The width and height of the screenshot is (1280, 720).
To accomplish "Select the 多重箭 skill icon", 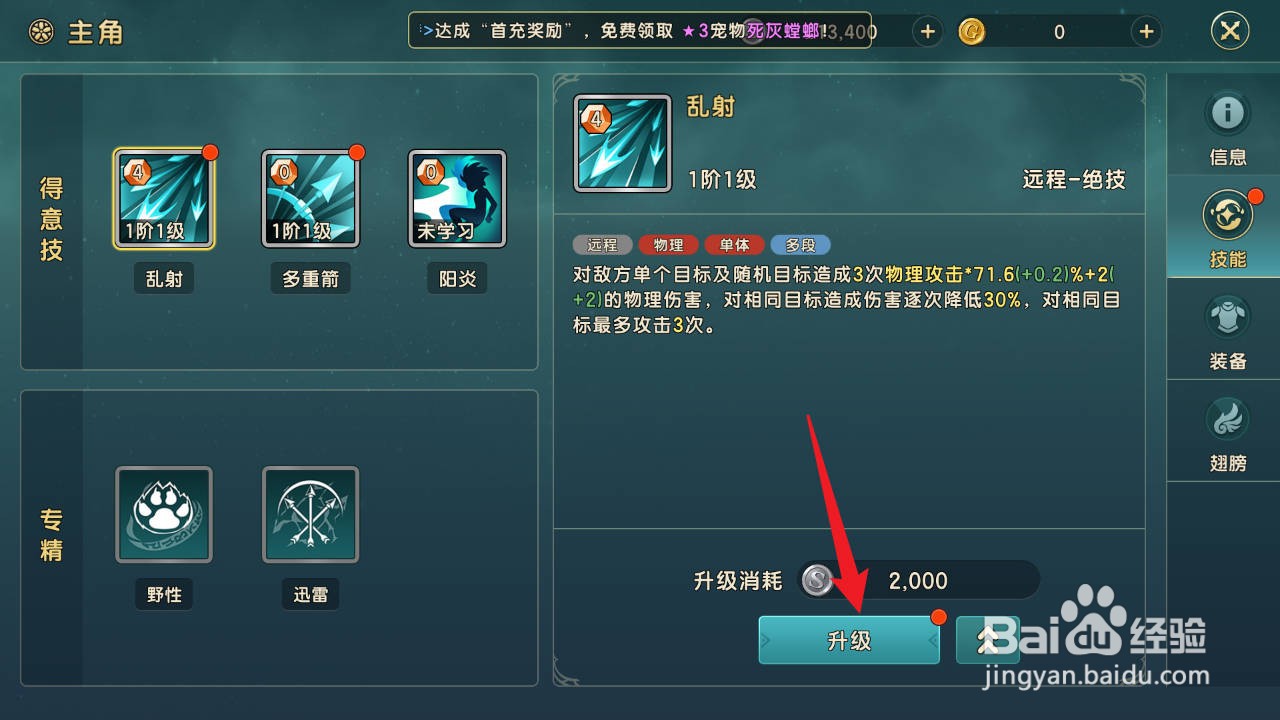I will point(310,197).
